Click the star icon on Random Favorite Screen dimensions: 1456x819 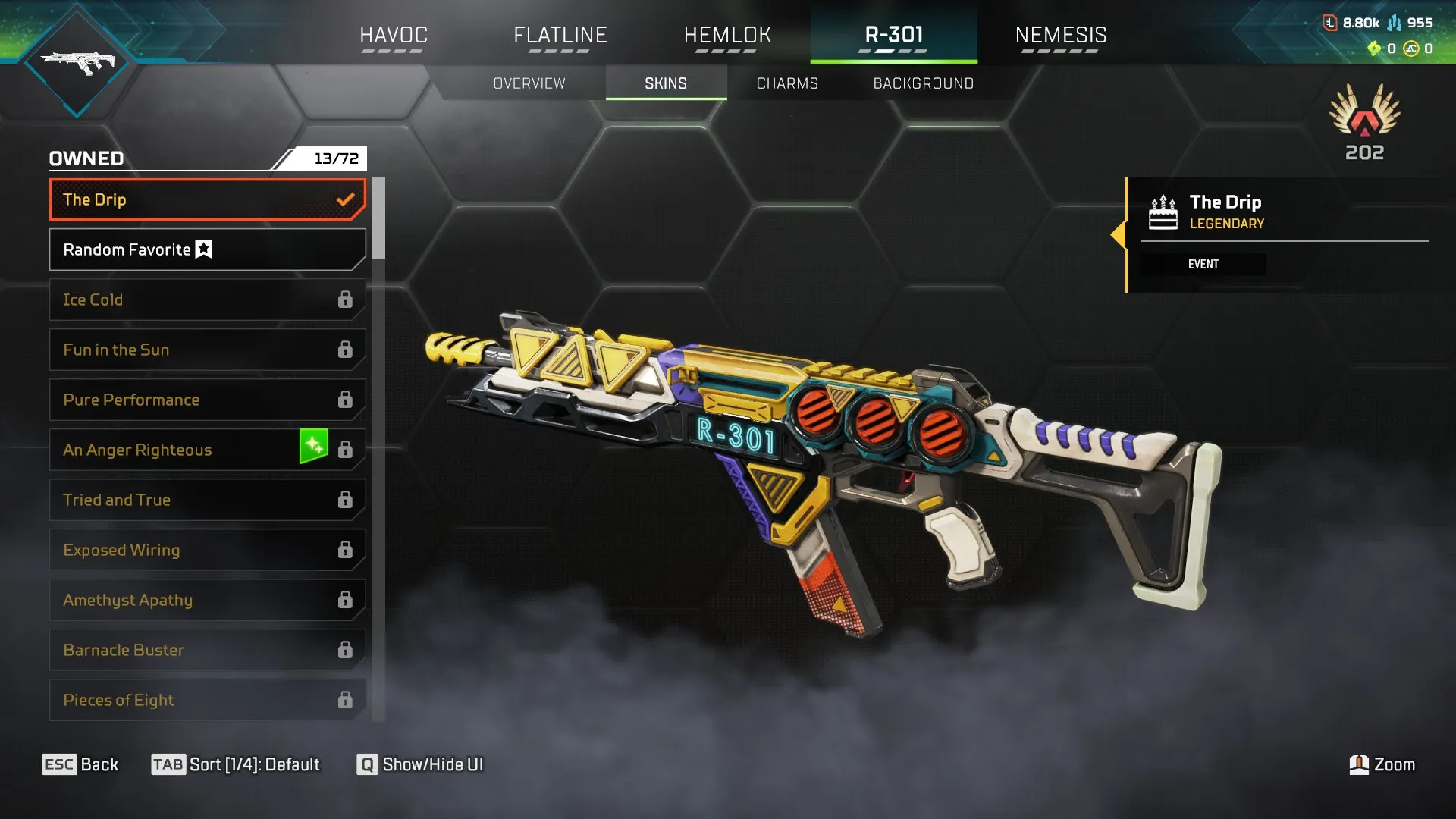coord(203,249)
